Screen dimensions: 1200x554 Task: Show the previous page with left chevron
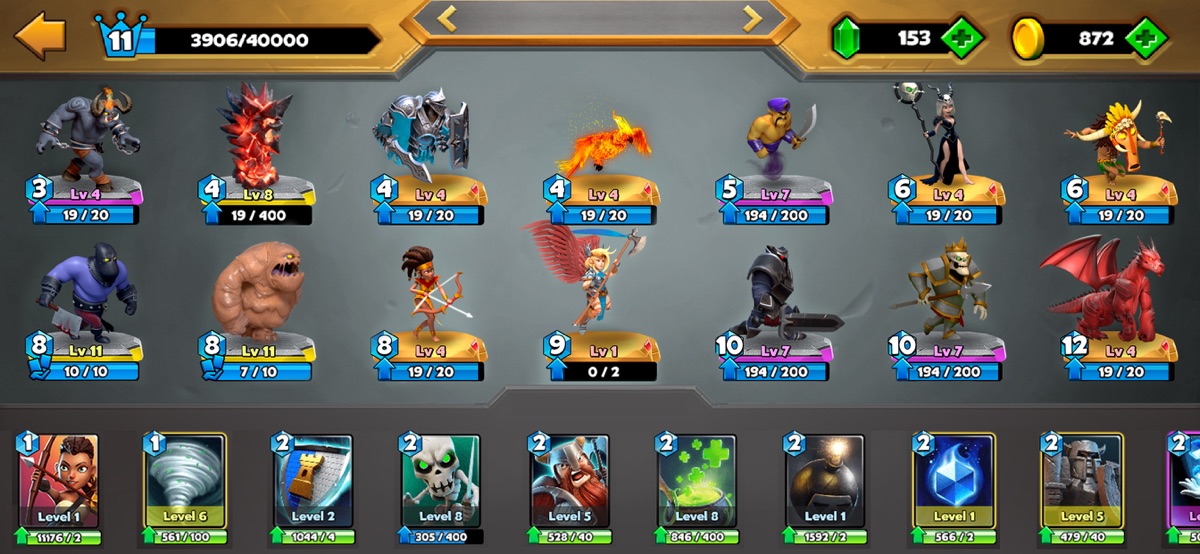pyautogui.click(x=448, y=17)
